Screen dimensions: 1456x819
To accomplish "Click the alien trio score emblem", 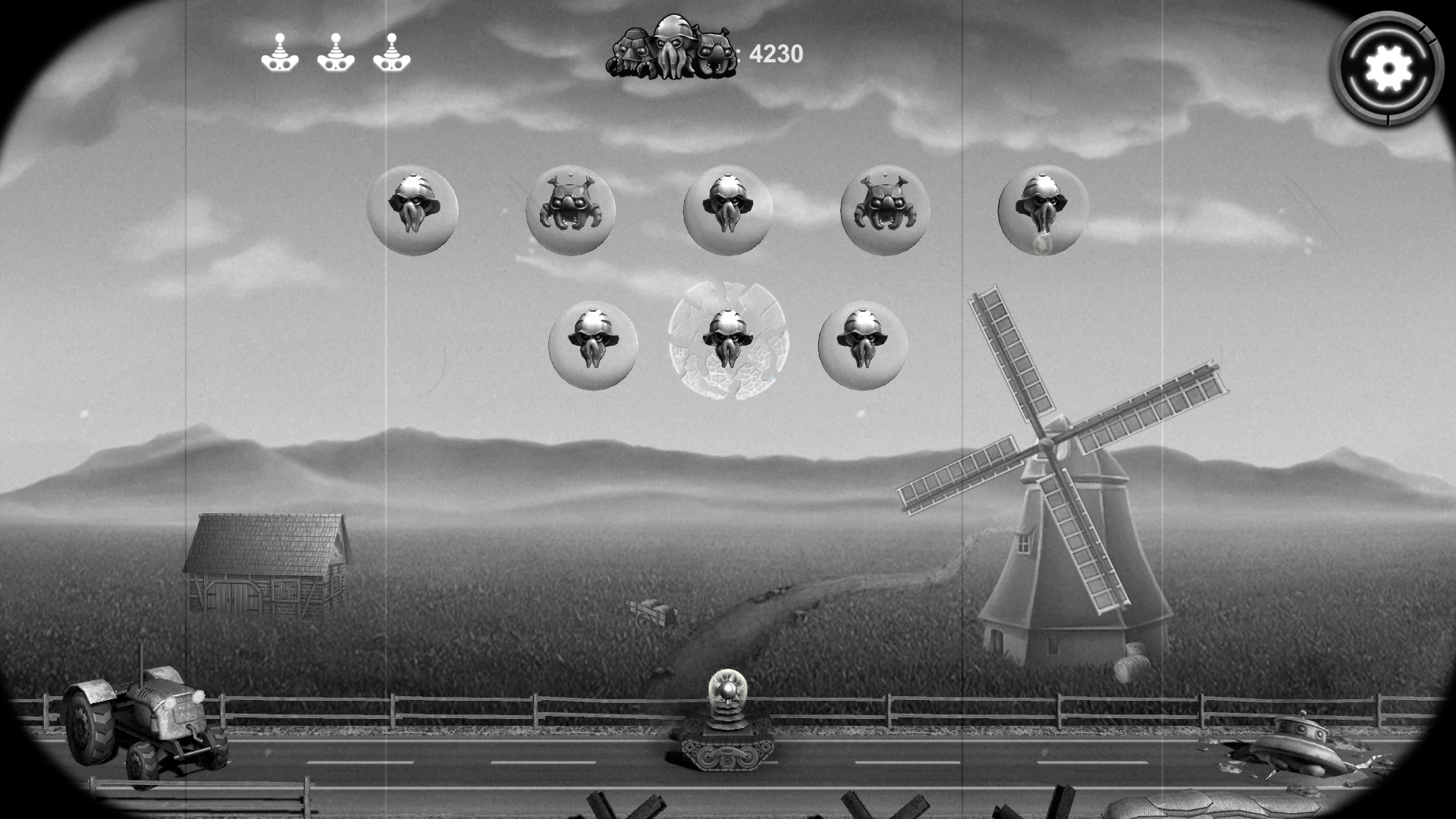I will pyautogui.click(x=671, y=49).
